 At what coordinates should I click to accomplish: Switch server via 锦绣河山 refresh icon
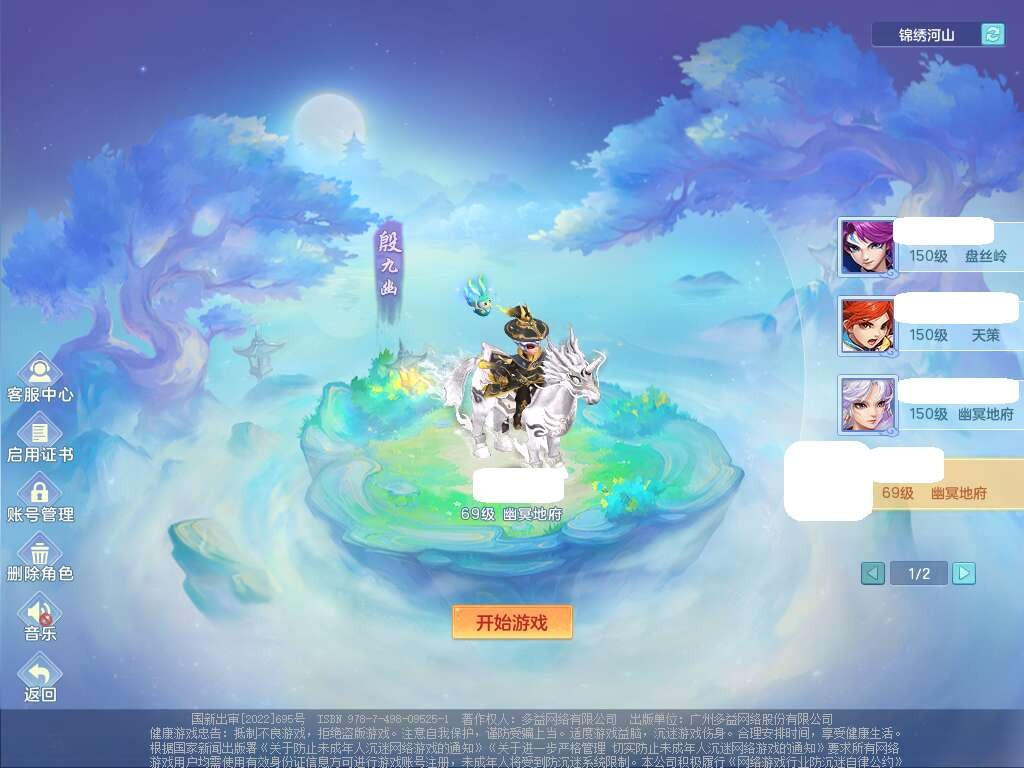coord(992,35)
